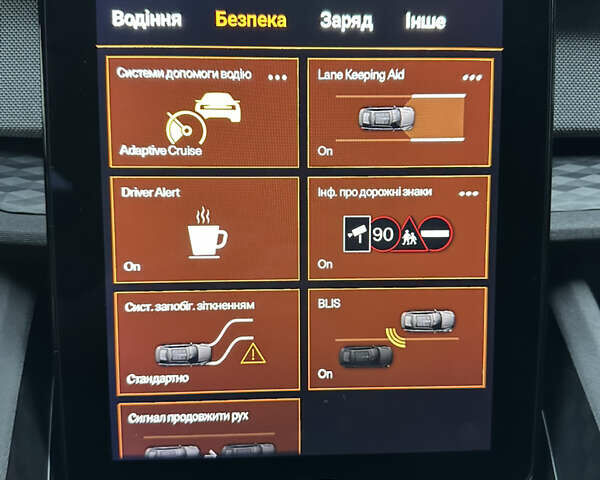Toggle the BLIS blind spot tile
600x480 pixels.
398,340
